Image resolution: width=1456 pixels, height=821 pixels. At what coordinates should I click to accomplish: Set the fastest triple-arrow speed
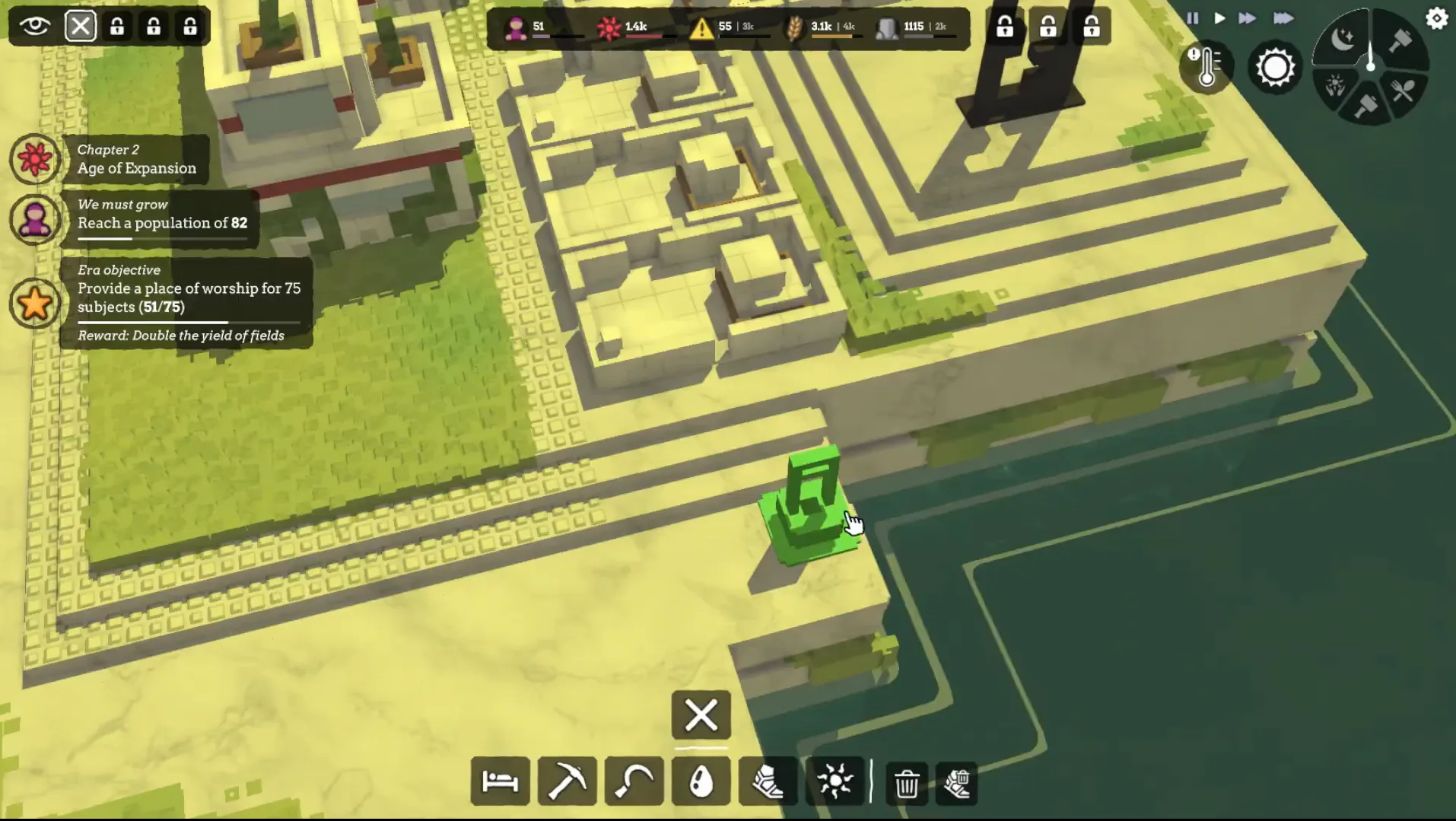1283,18
